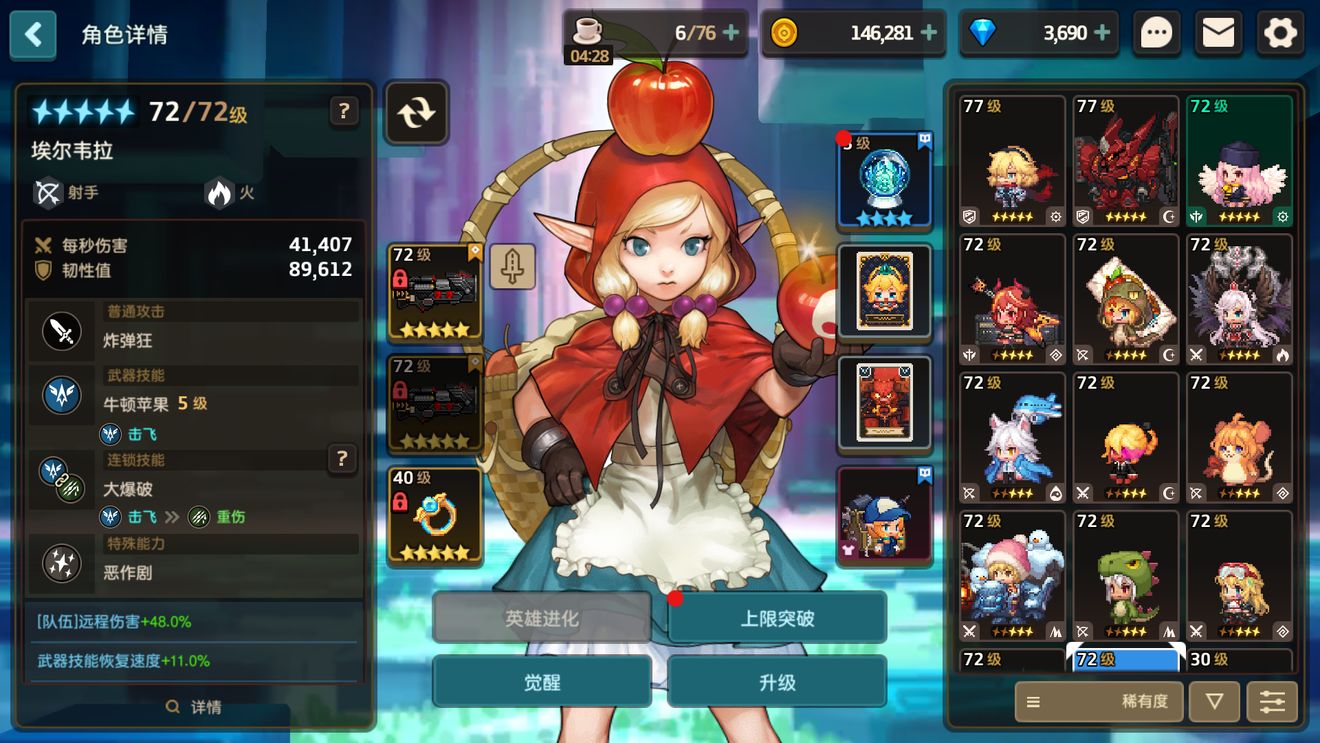The image size is (1320, 743).
Task: Open the 升级 level-up button
Action: (777, 682)
